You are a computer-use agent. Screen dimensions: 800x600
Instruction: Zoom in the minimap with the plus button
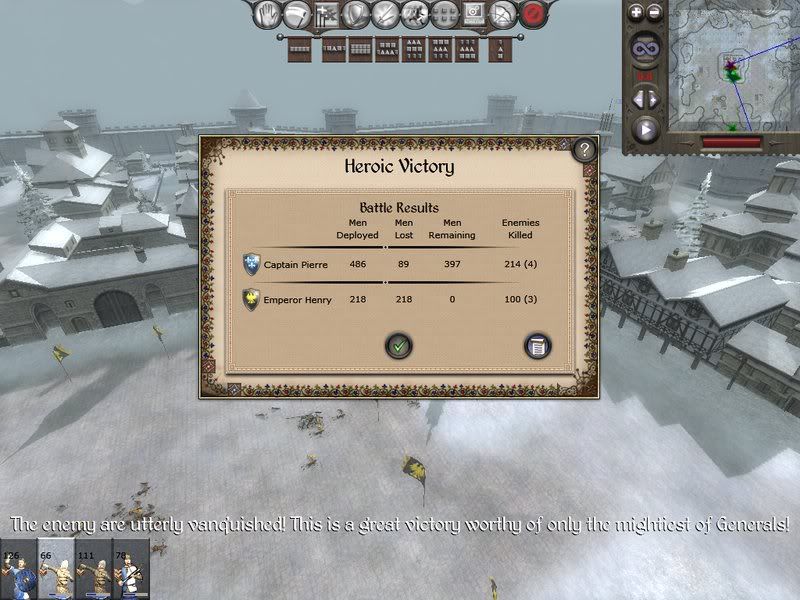636,13
